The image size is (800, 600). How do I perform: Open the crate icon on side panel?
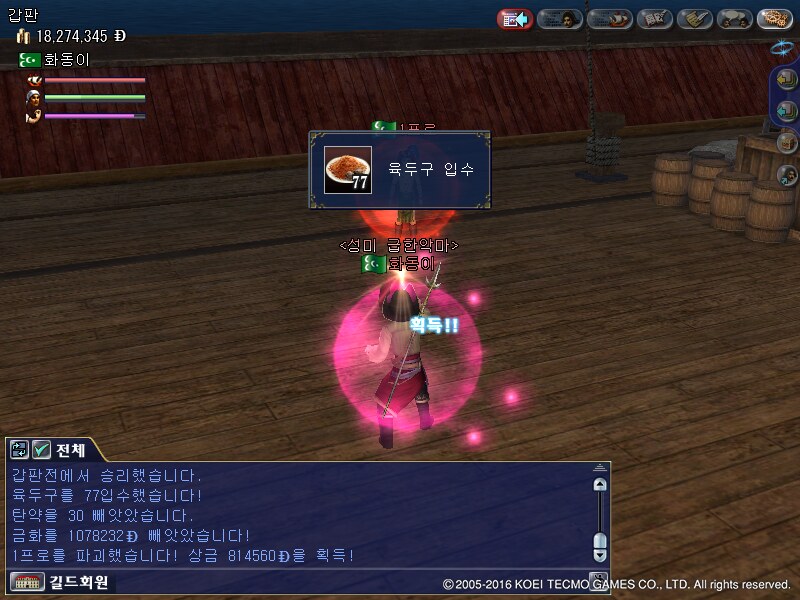(x=787, y=143)
